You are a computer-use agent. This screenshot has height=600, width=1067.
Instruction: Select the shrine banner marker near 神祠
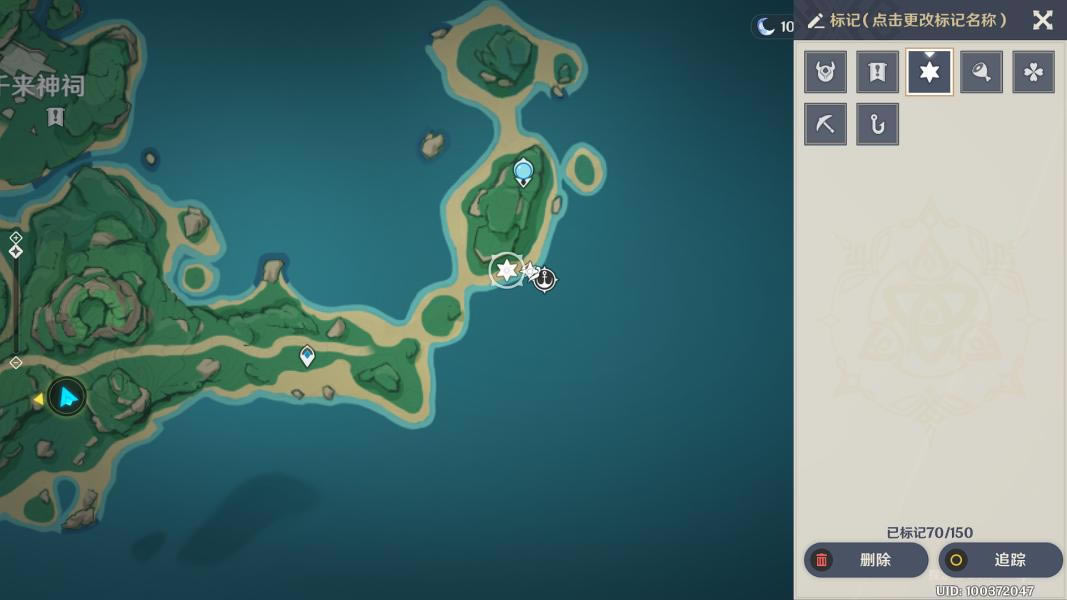pyautogui.click(x=55, y=117)
